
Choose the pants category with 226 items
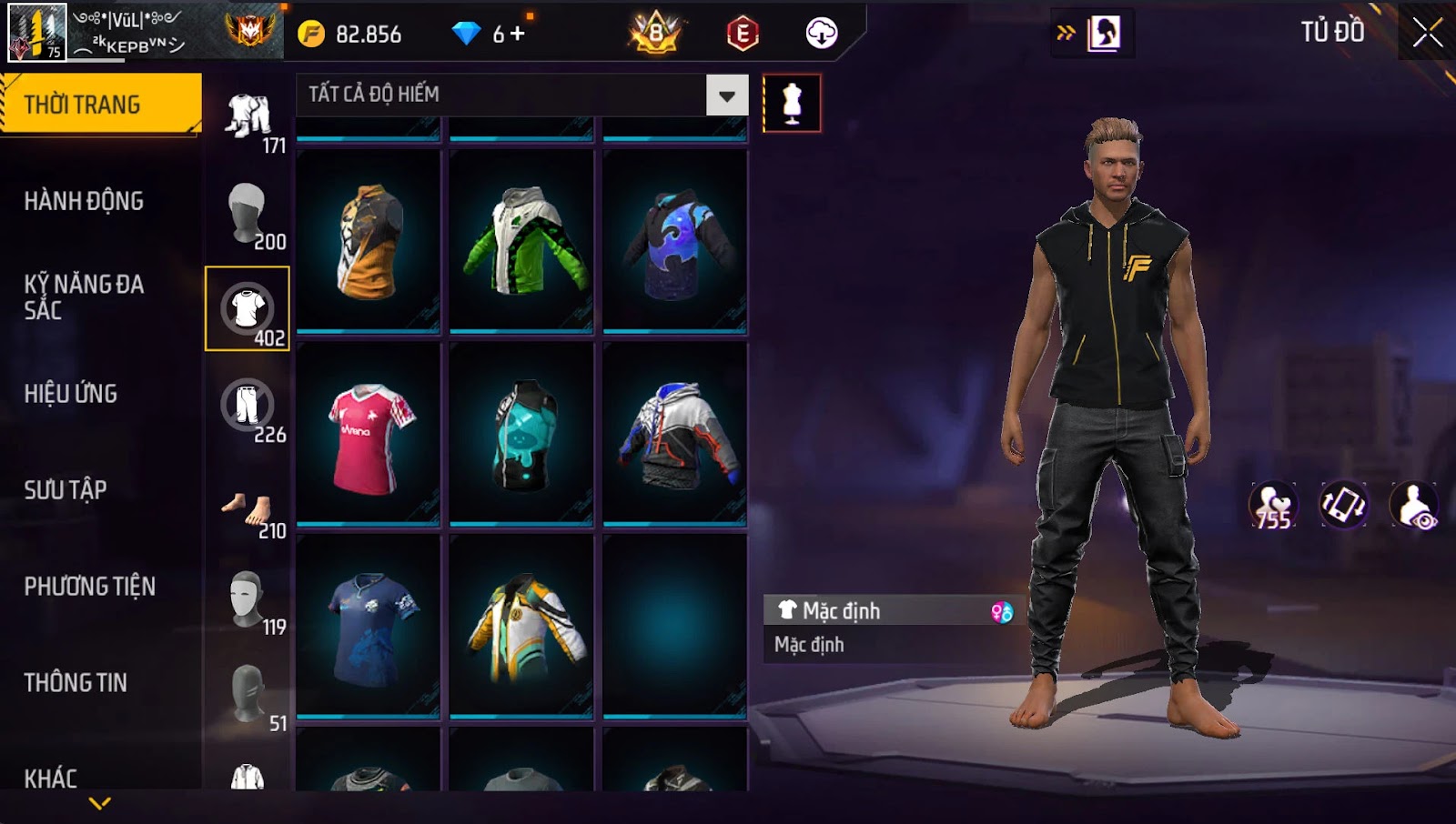pos(248,406)
